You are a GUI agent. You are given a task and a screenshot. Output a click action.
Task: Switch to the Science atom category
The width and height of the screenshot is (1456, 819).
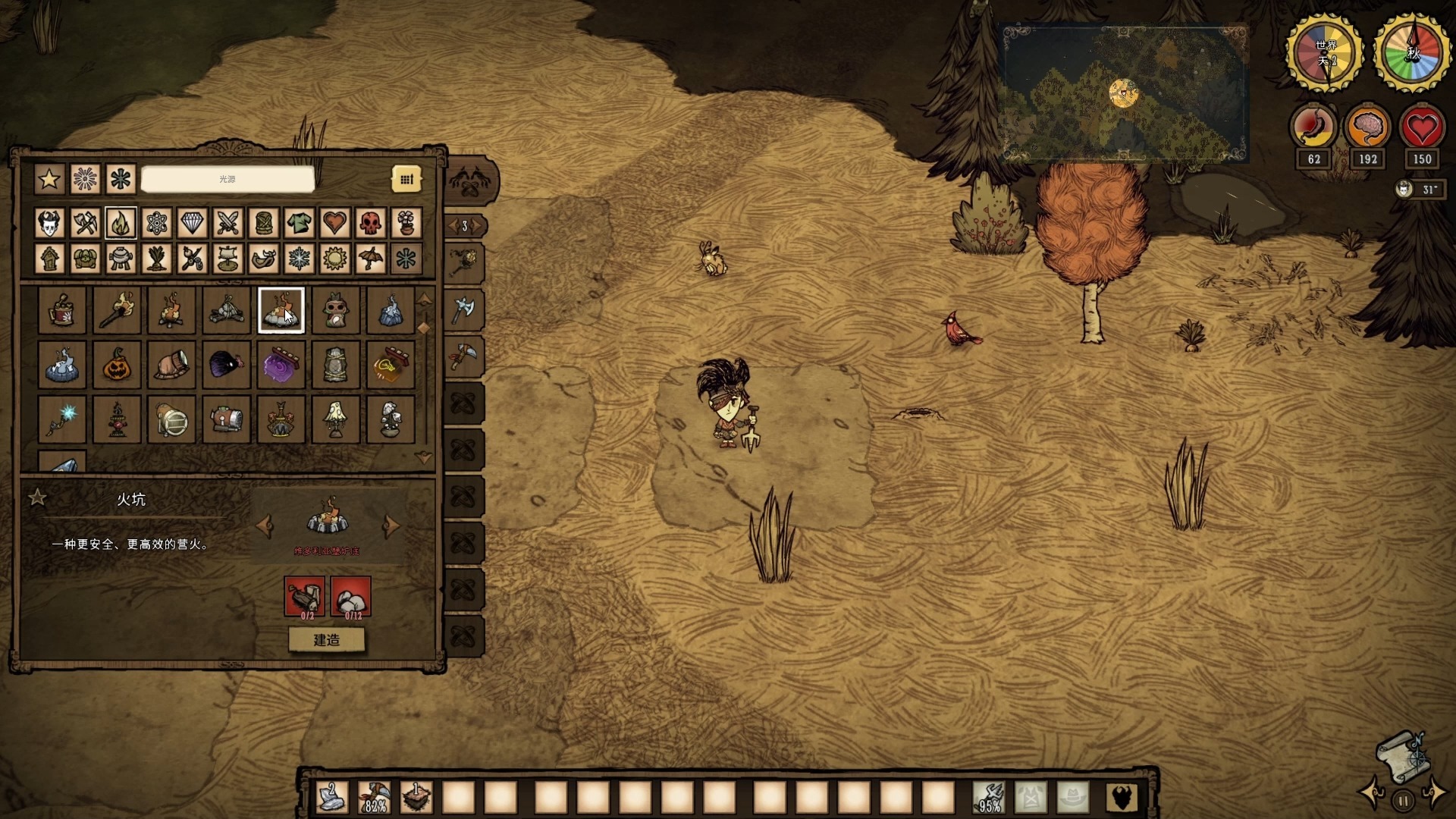[x=156, y=223]
